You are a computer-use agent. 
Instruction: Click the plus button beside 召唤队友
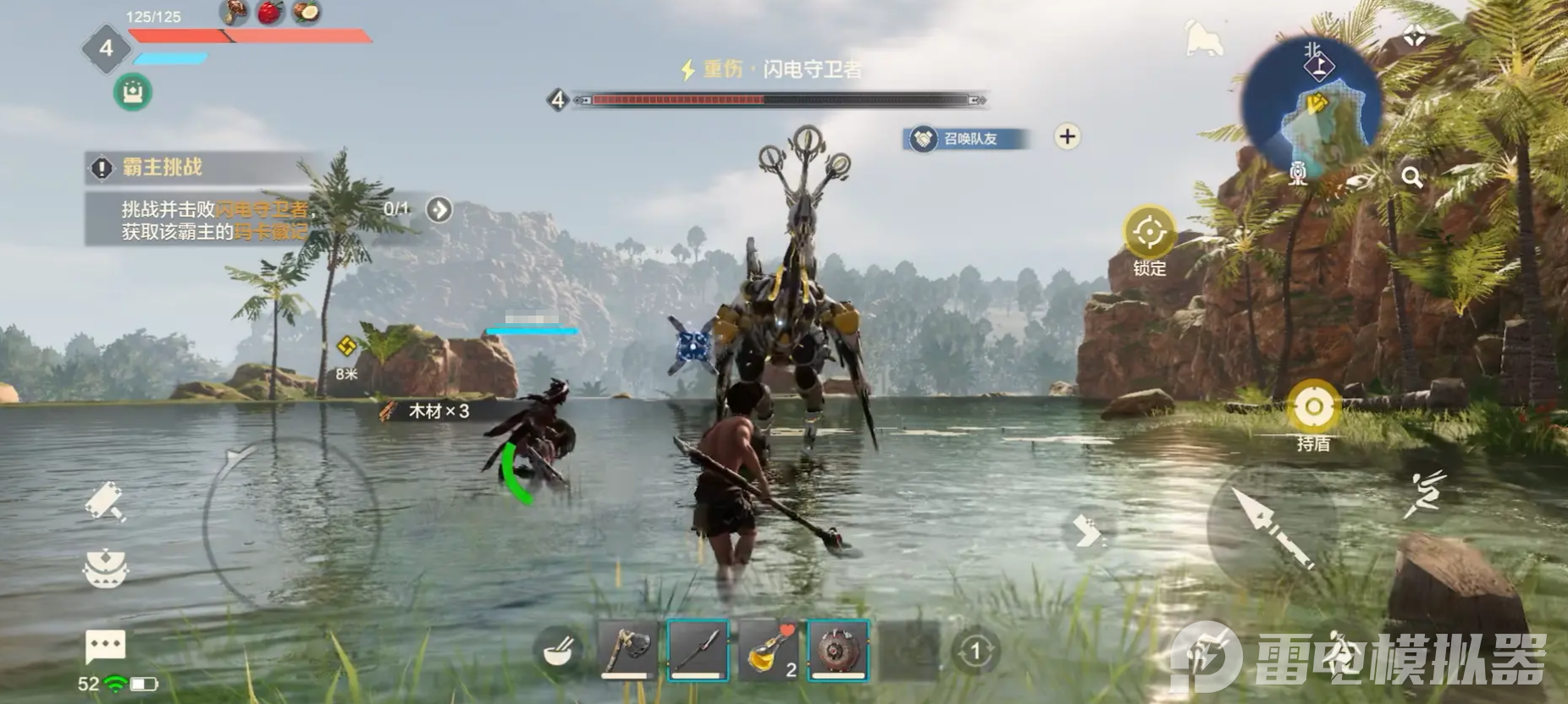point(1068,136)
